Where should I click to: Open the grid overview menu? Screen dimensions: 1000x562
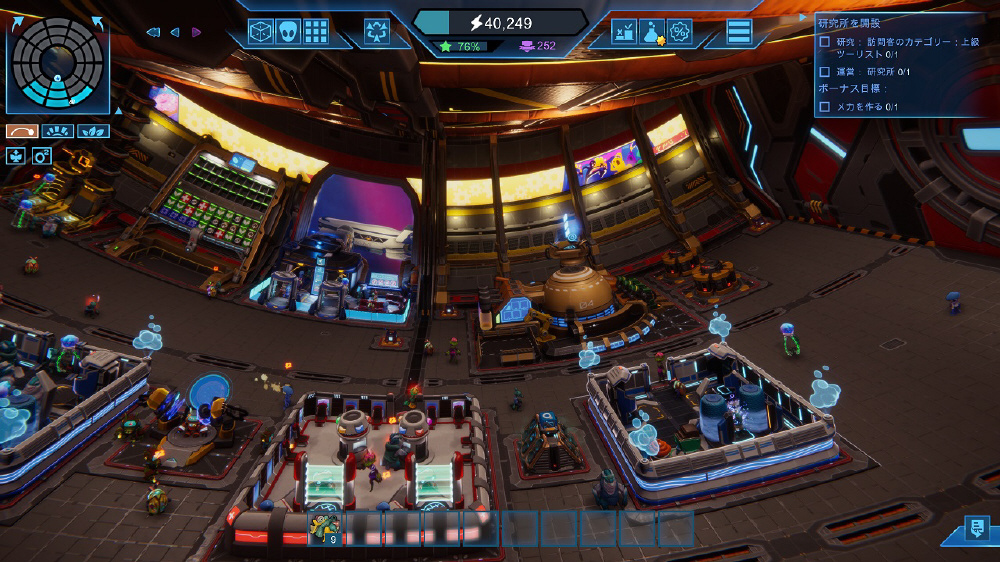(316, 32)
